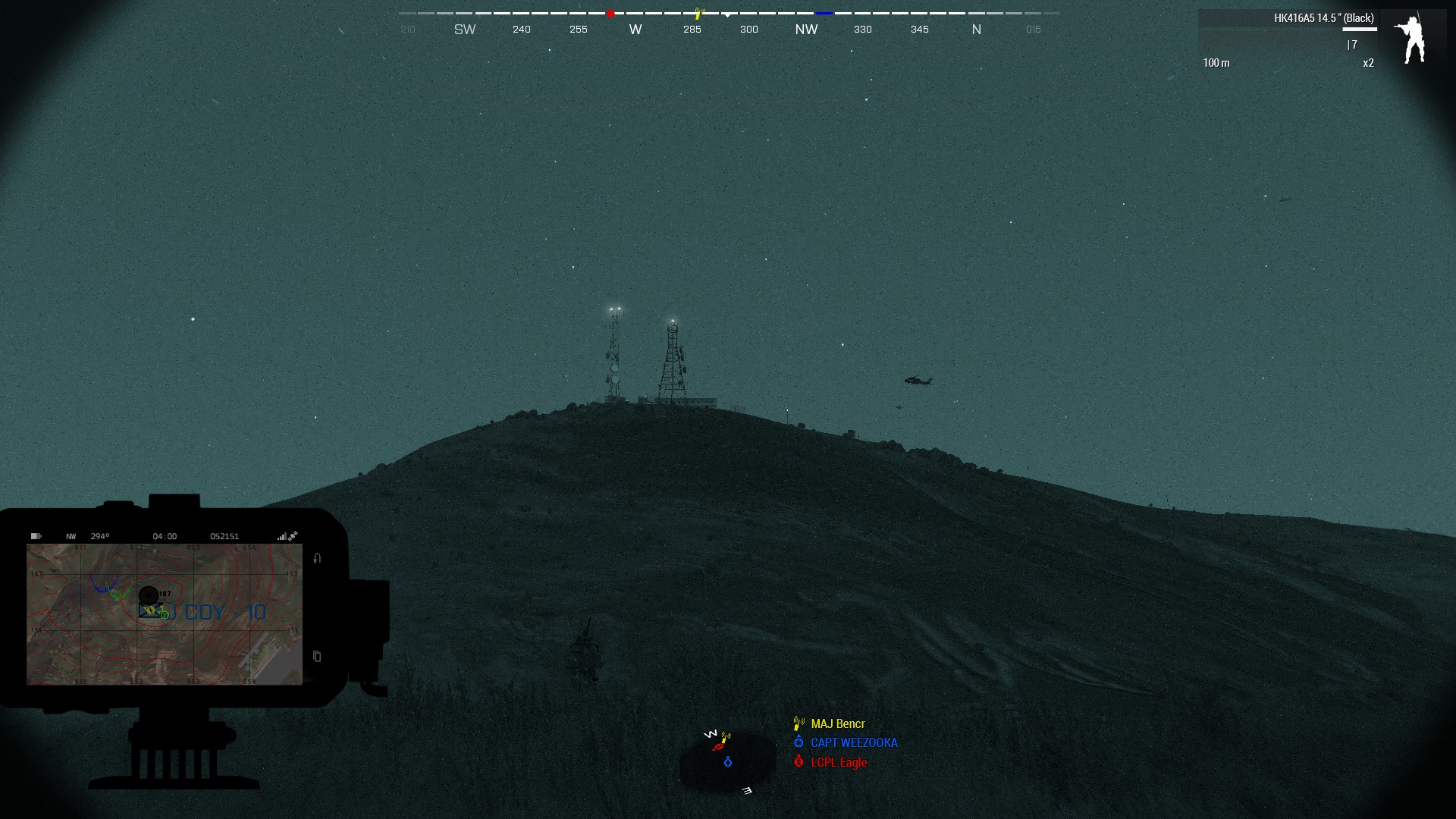Expand the grid reference 052151 display

[x=224, y=535]
